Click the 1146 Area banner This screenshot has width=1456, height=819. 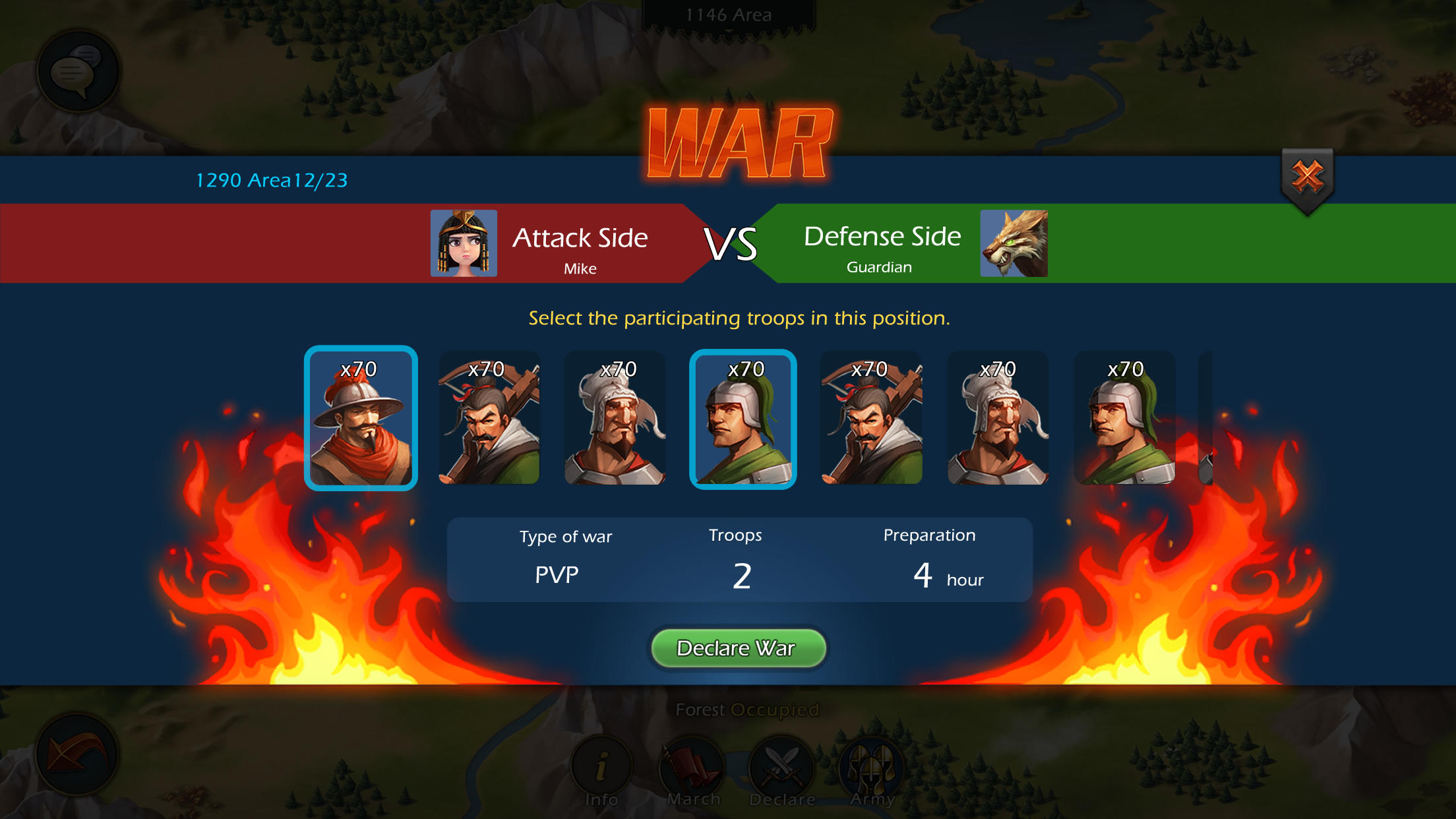[x=728, y=15]
